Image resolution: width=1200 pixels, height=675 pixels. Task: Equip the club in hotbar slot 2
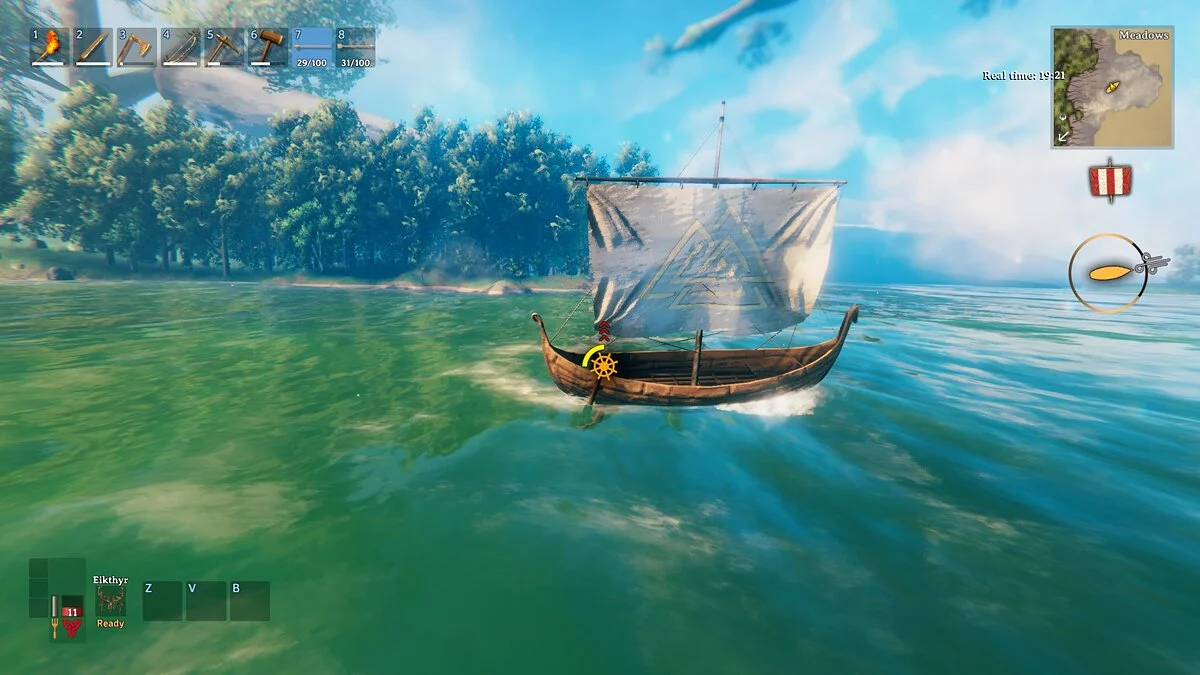pos(93,47)
